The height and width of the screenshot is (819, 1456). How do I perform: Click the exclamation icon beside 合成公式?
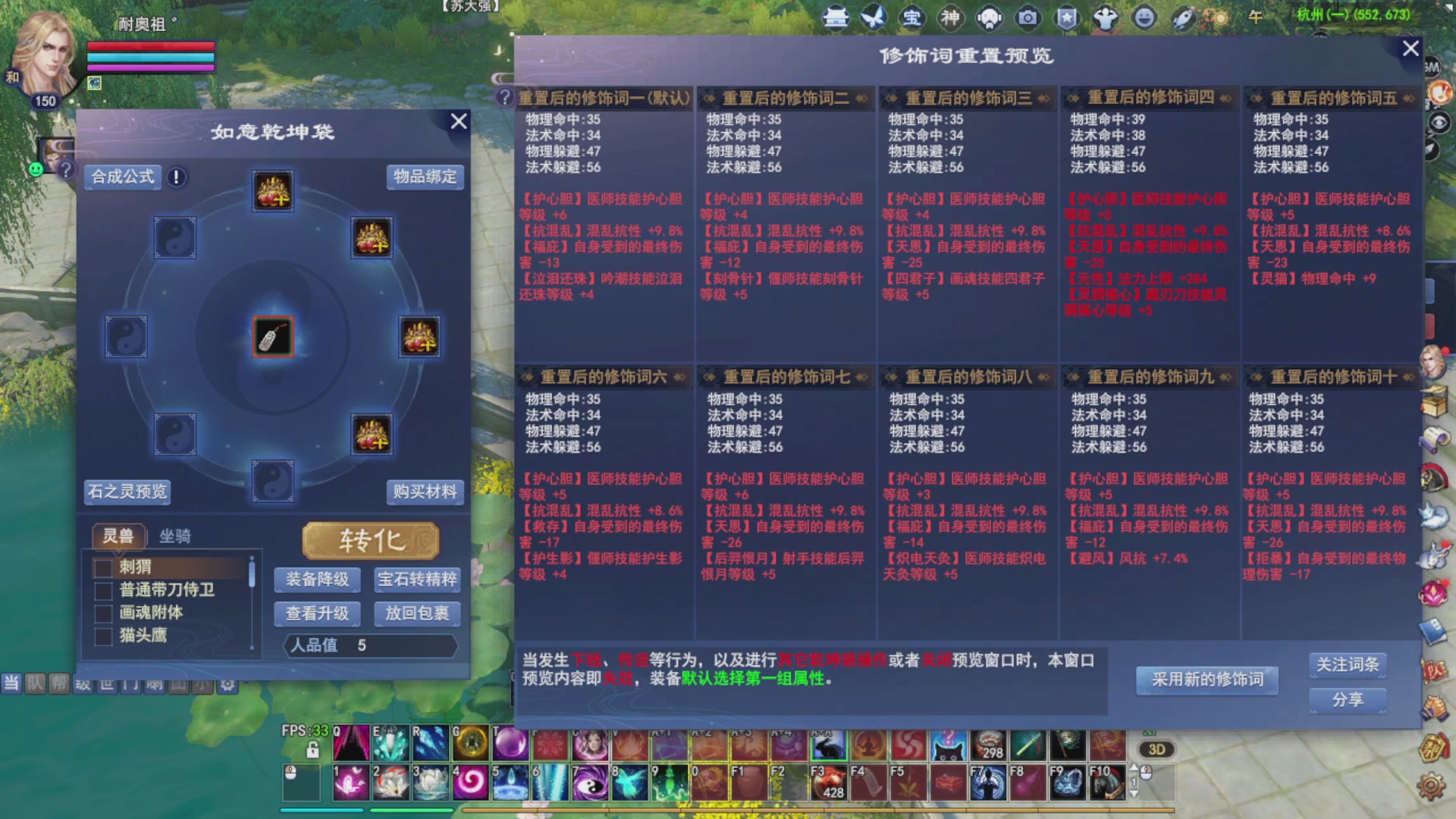click(x=175, y=177)
